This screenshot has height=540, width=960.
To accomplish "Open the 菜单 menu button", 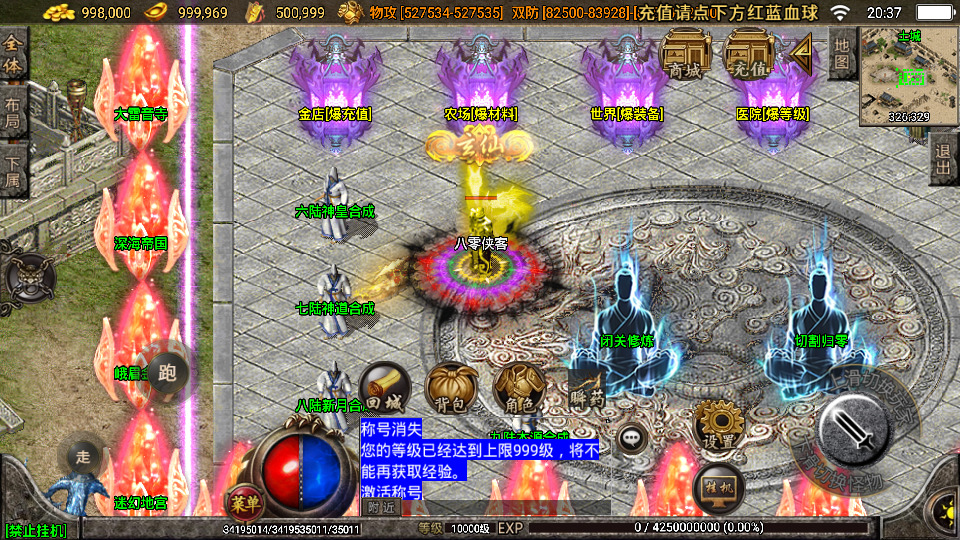I will (x=243, y=500).
